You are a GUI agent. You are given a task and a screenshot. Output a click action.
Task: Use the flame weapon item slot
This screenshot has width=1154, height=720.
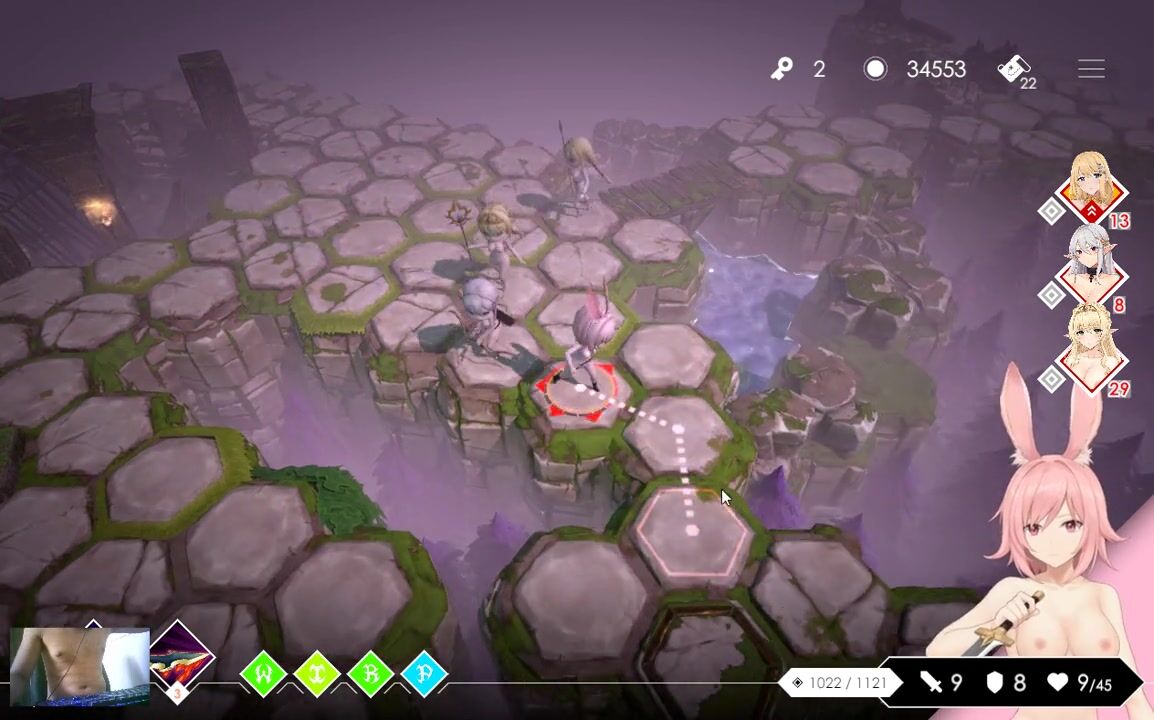181,659
